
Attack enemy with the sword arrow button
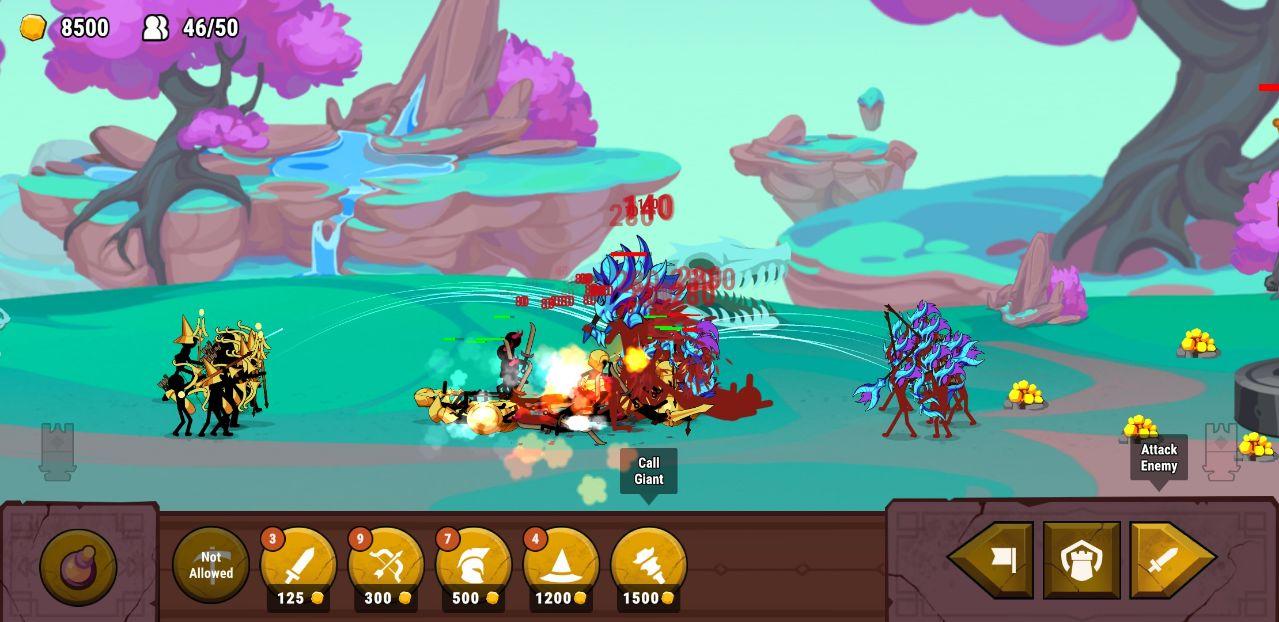click(x=1168, y=560)
